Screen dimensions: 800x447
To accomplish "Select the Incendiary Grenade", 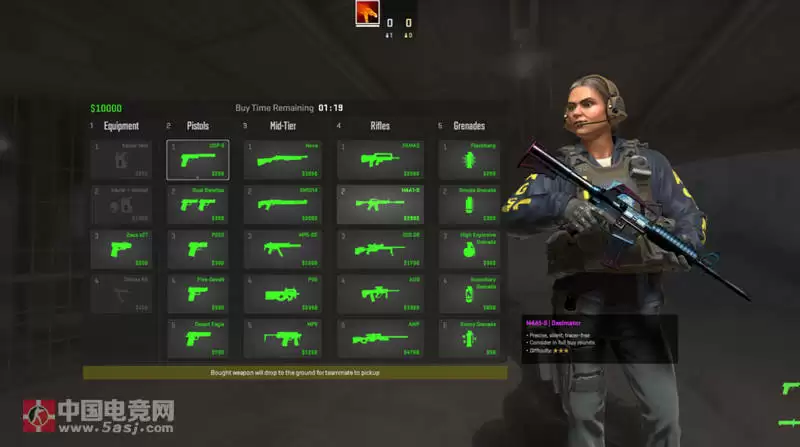I will (x=468, y=294).
